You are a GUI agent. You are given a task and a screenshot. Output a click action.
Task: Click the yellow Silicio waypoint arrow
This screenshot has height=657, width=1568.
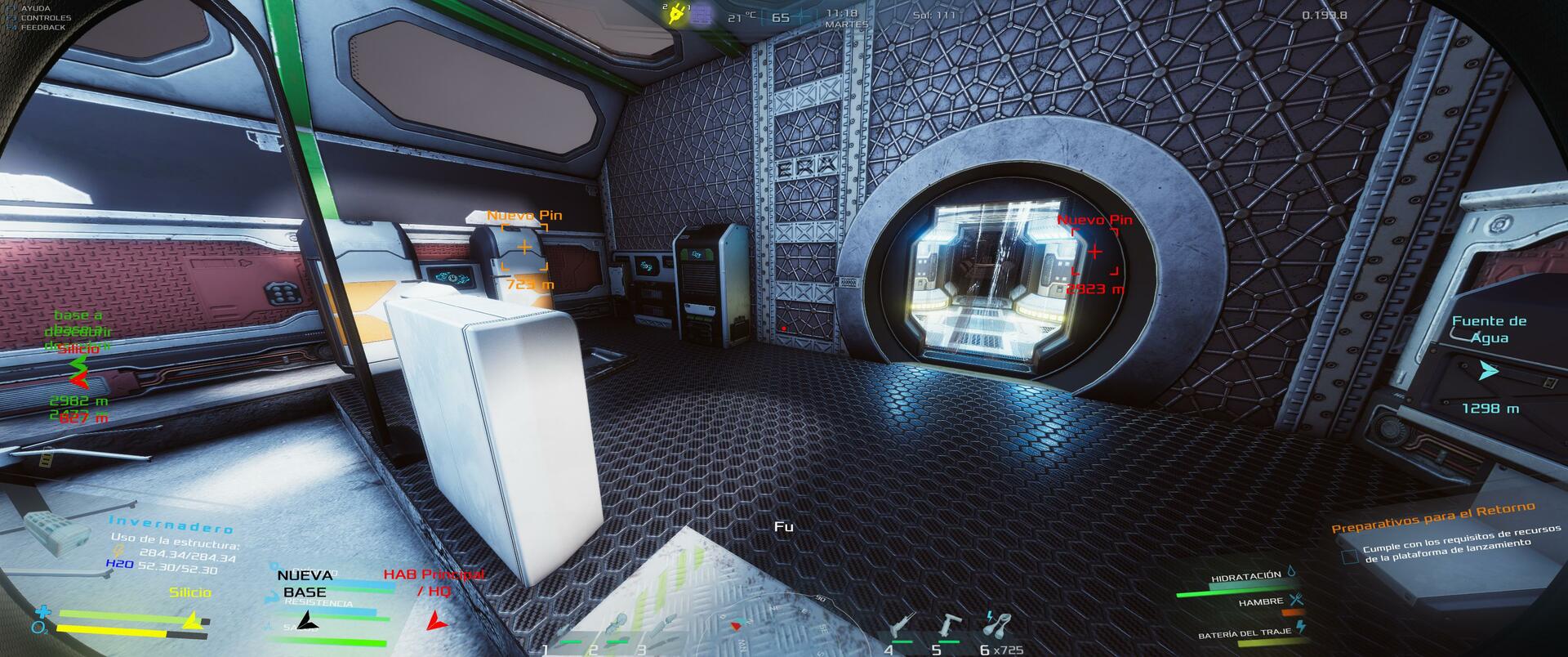193,621
